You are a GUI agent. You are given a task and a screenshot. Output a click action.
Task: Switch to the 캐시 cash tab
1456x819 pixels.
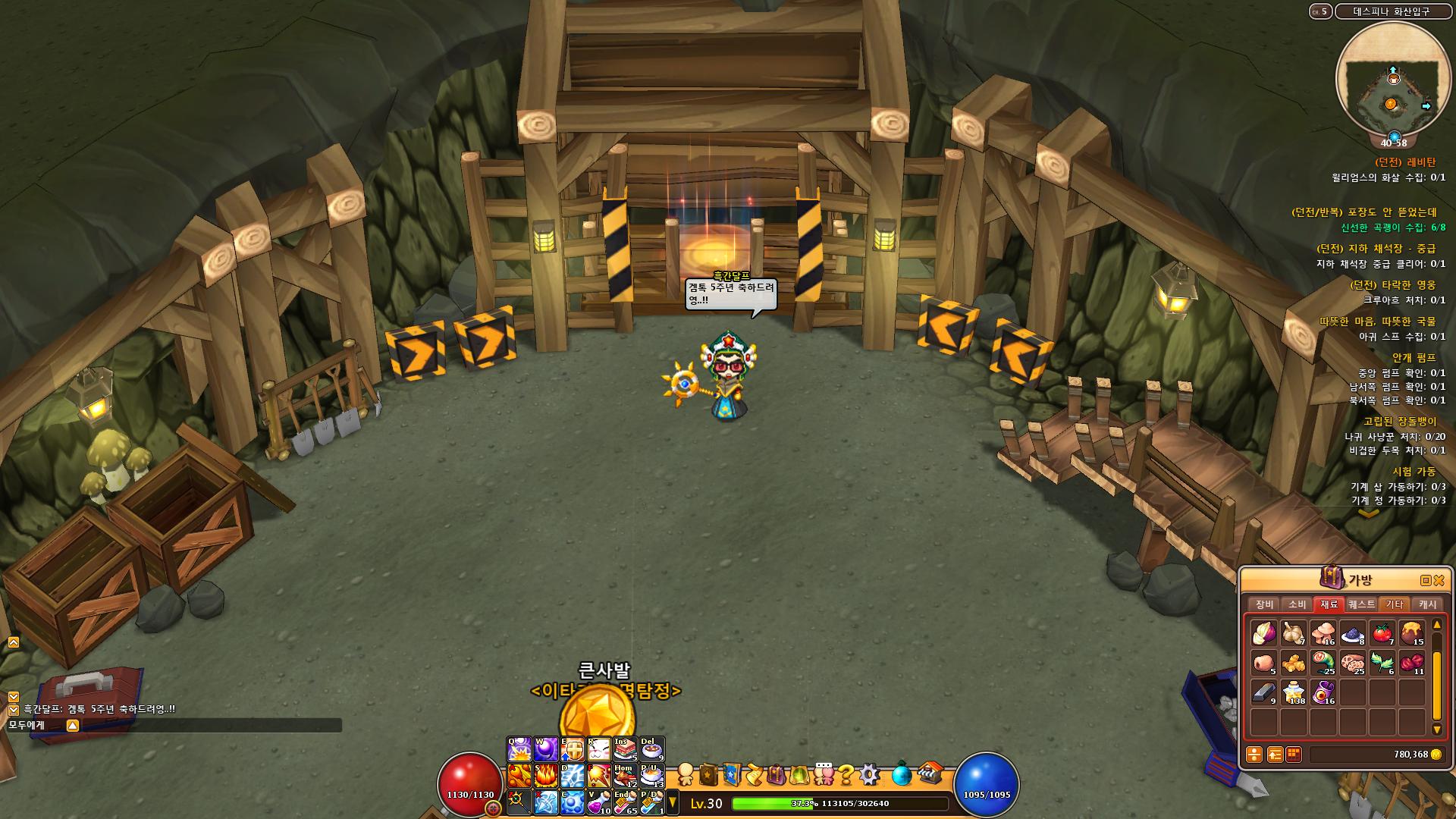coord(1427,604)
